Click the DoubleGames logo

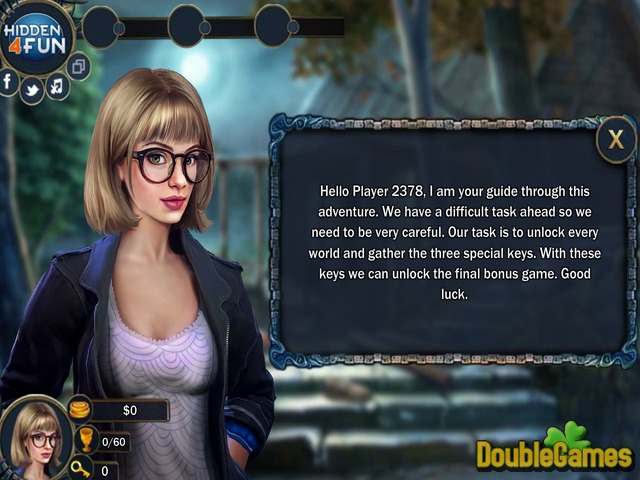coord(554,450)
